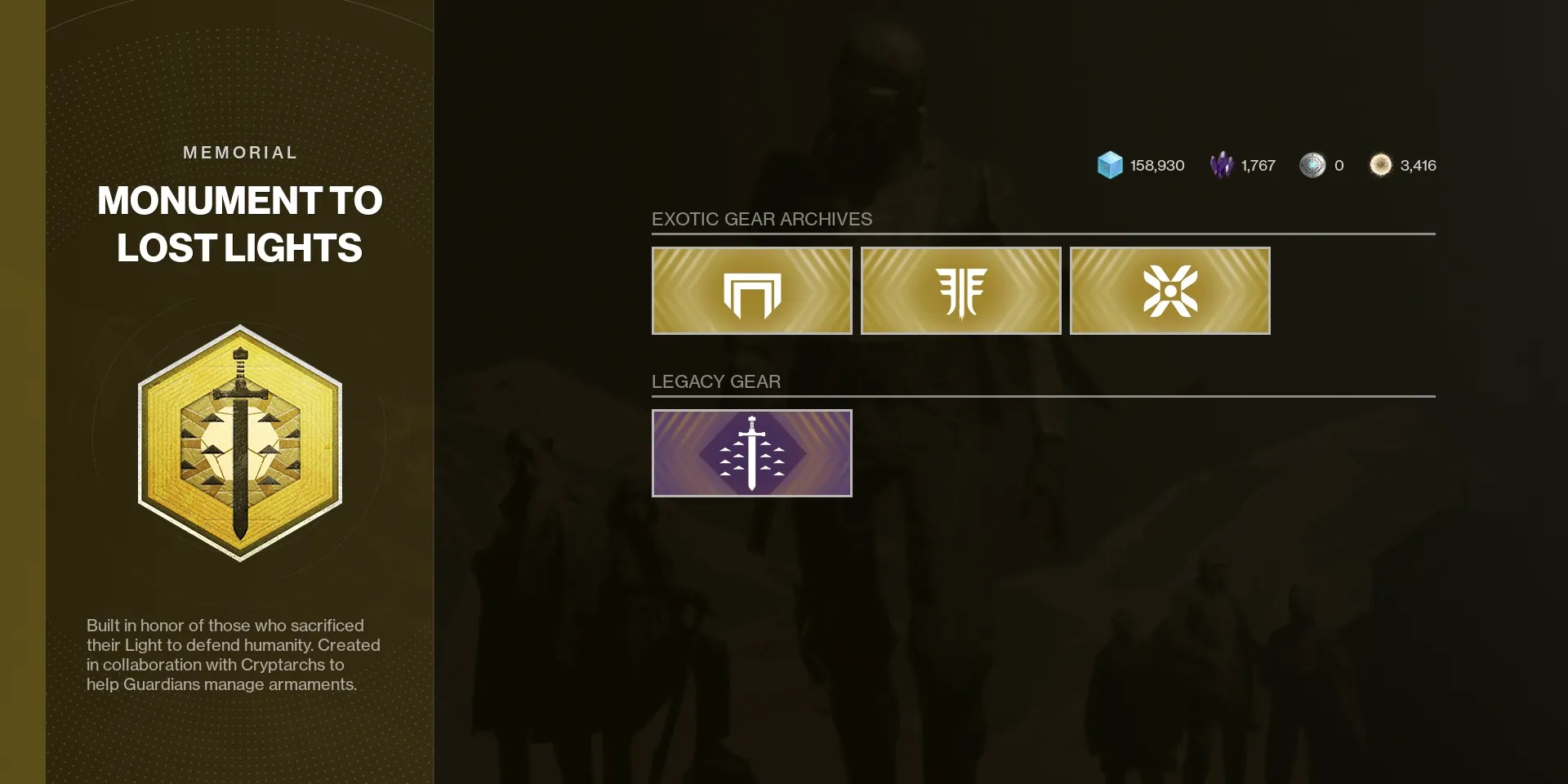Screen dimensions: 1568x784
Task: Click the purple sword banner thumbnail
Action: [751, 452]
